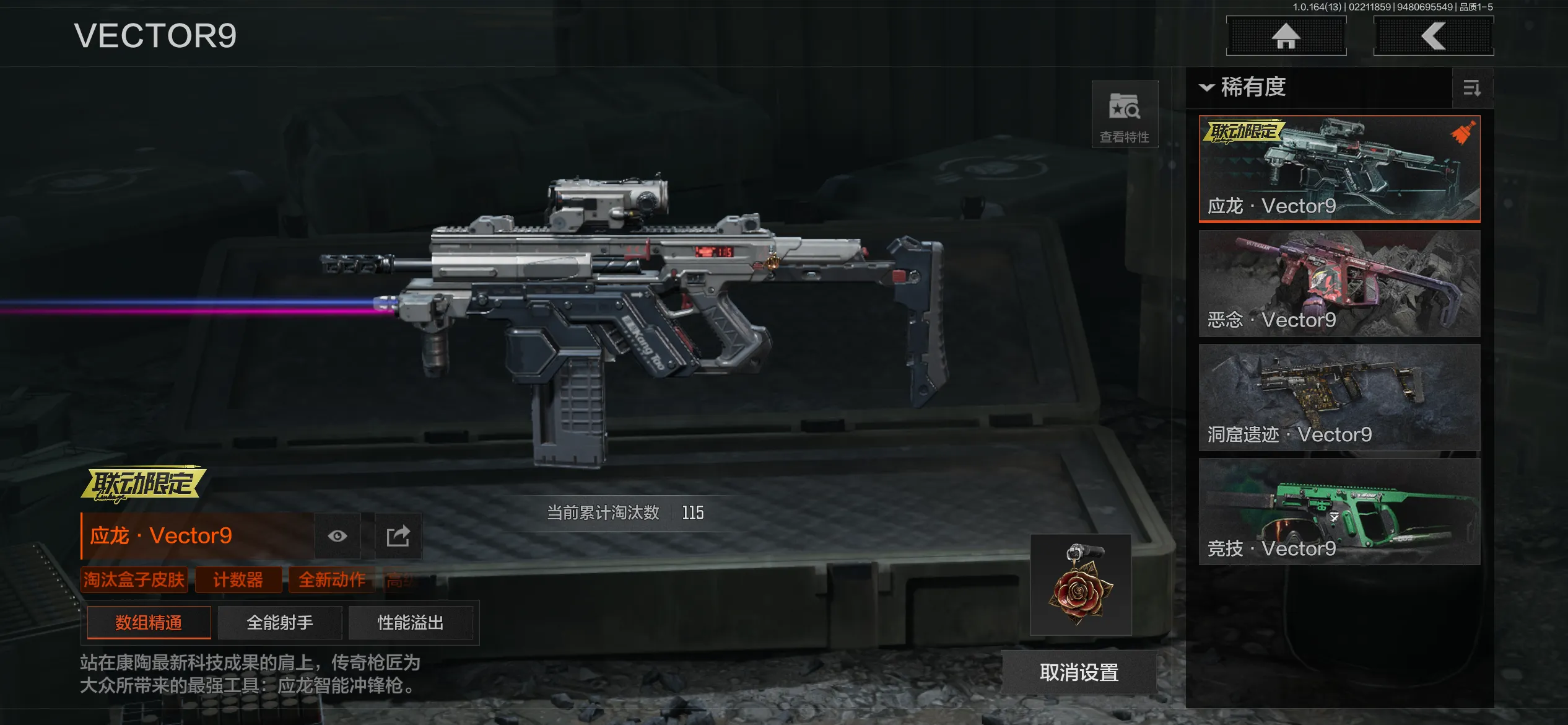Show the 计数器 feature tag
The width and height of the screenshot is (1568, 725).
pyautogui.click(x=238, y=580)
